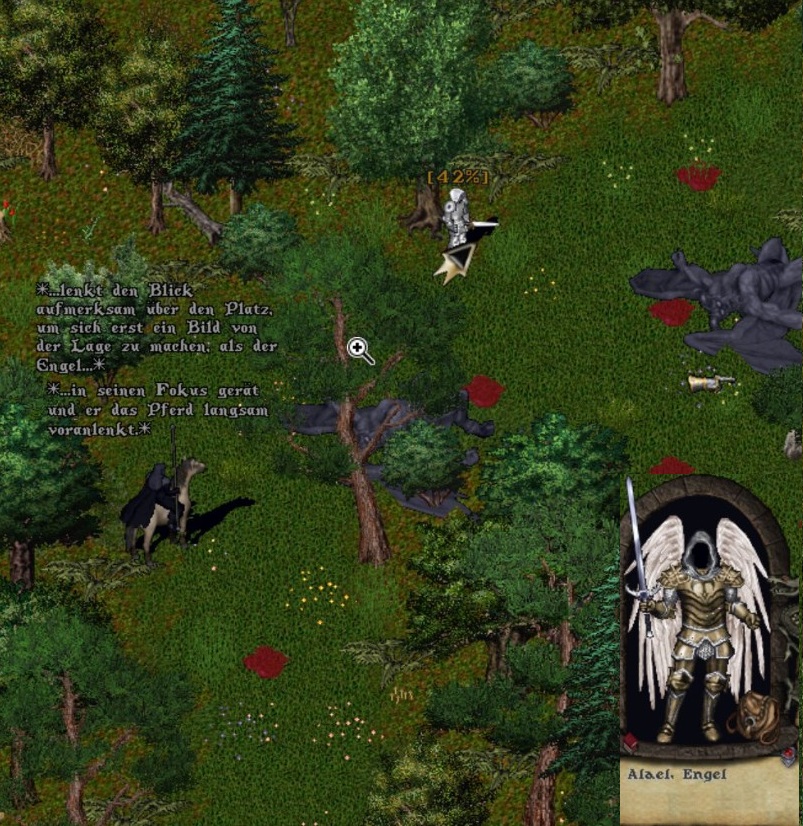803x826 pixels.
Task: Open the leather backpack on the paperdoll
Action: [754, 716]
